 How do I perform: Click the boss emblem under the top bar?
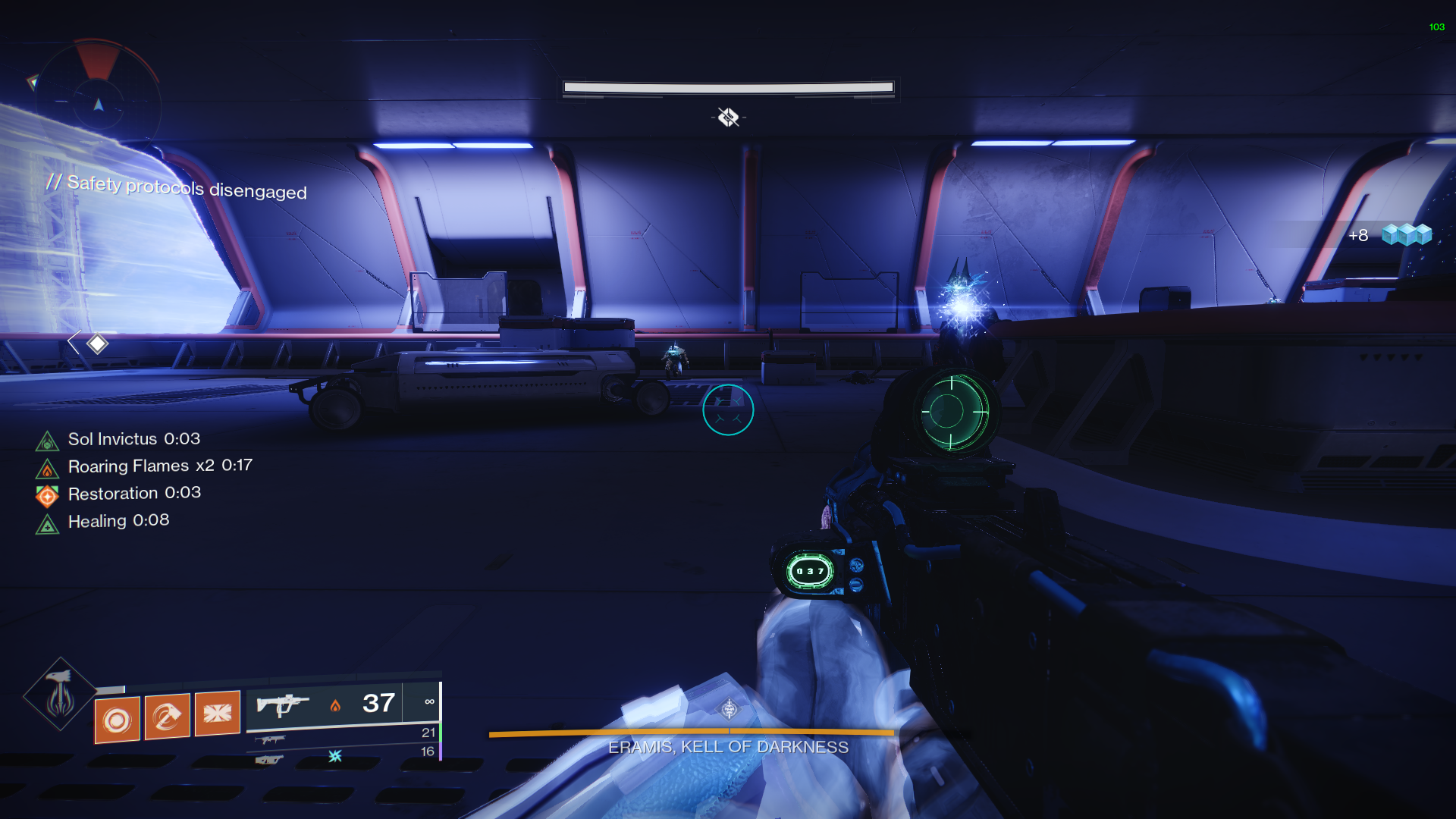tap(728, 117)
